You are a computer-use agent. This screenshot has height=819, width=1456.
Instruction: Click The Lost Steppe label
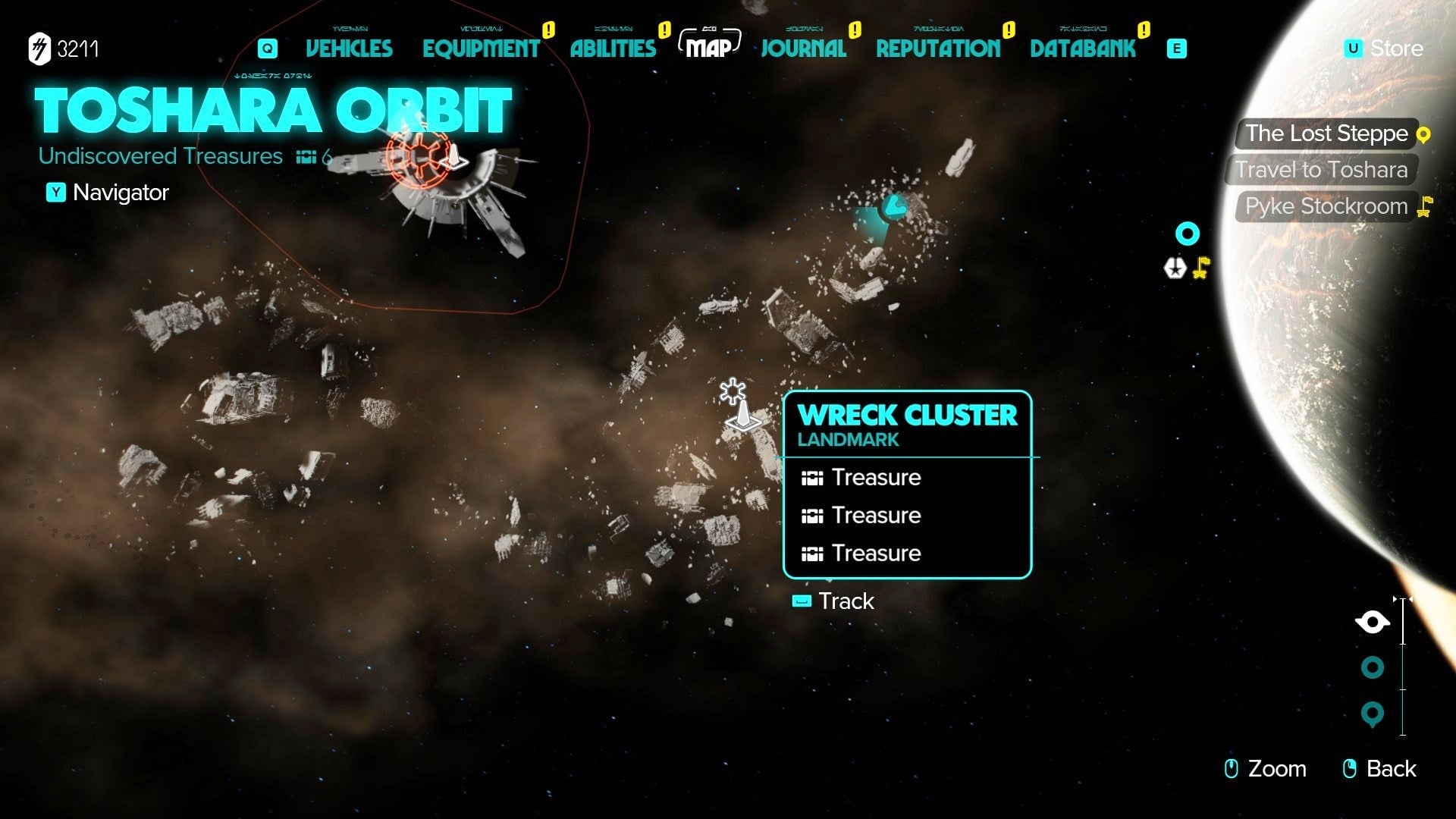1329,133
